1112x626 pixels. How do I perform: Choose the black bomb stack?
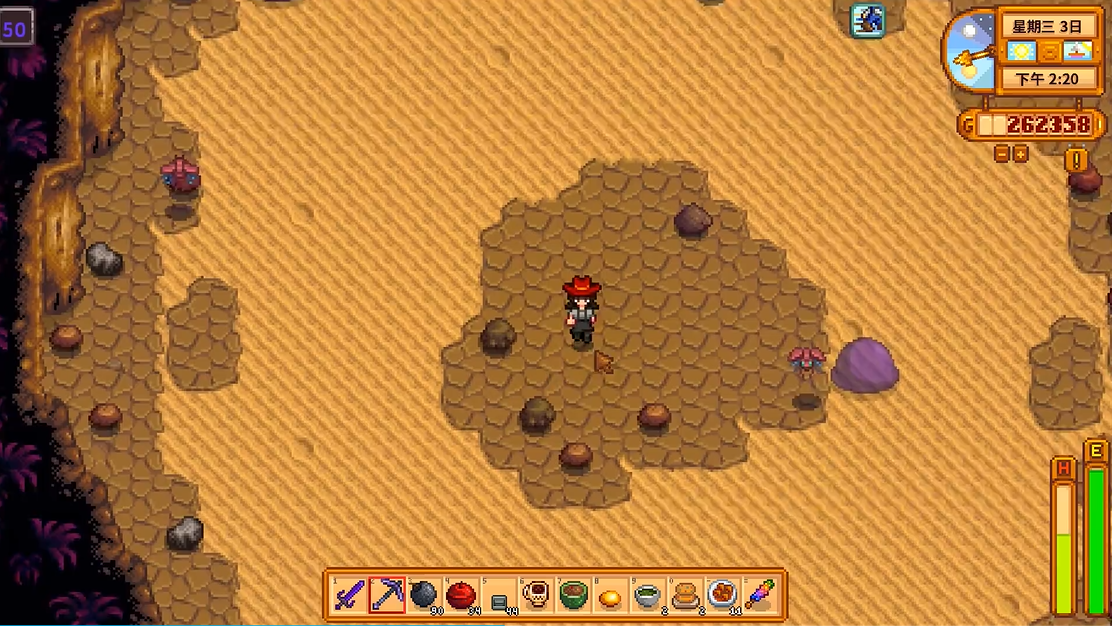424,595
